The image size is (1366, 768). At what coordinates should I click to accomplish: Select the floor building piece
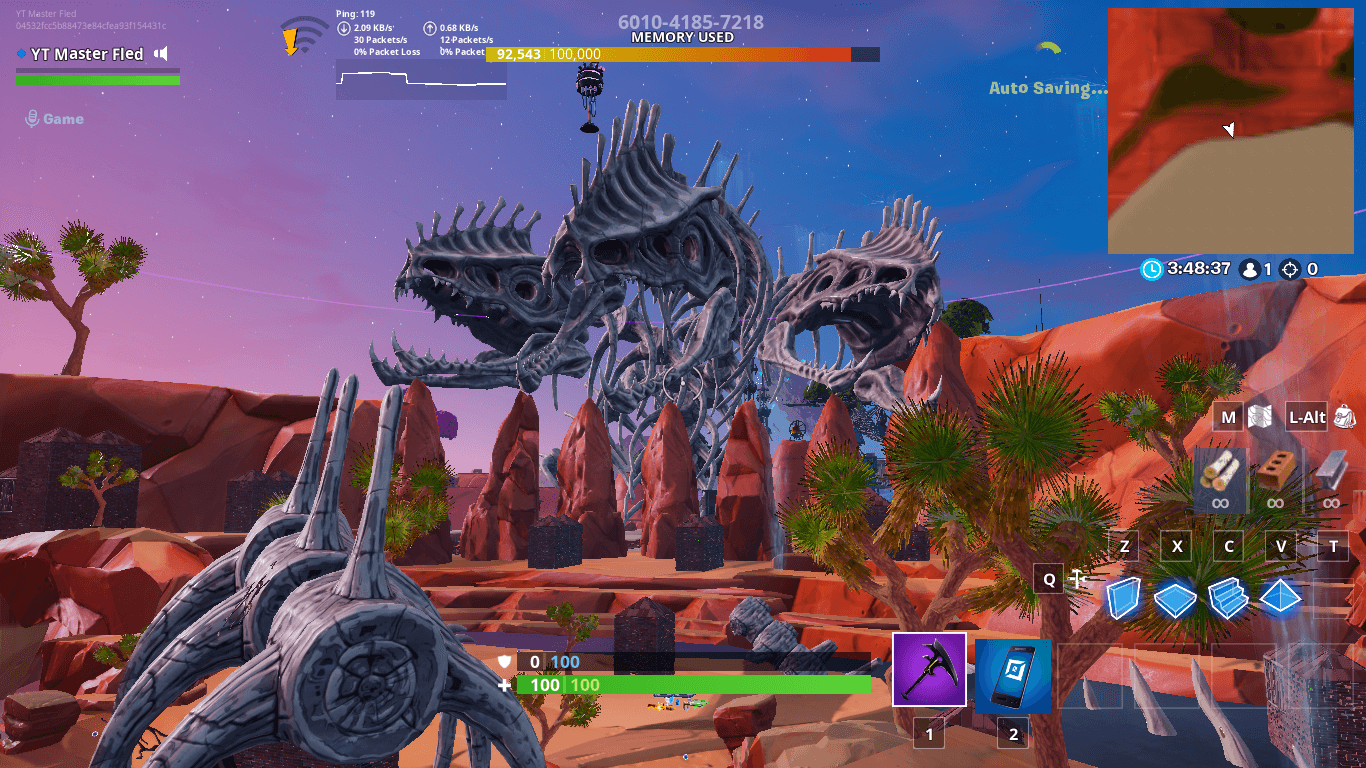[1175, 598]
